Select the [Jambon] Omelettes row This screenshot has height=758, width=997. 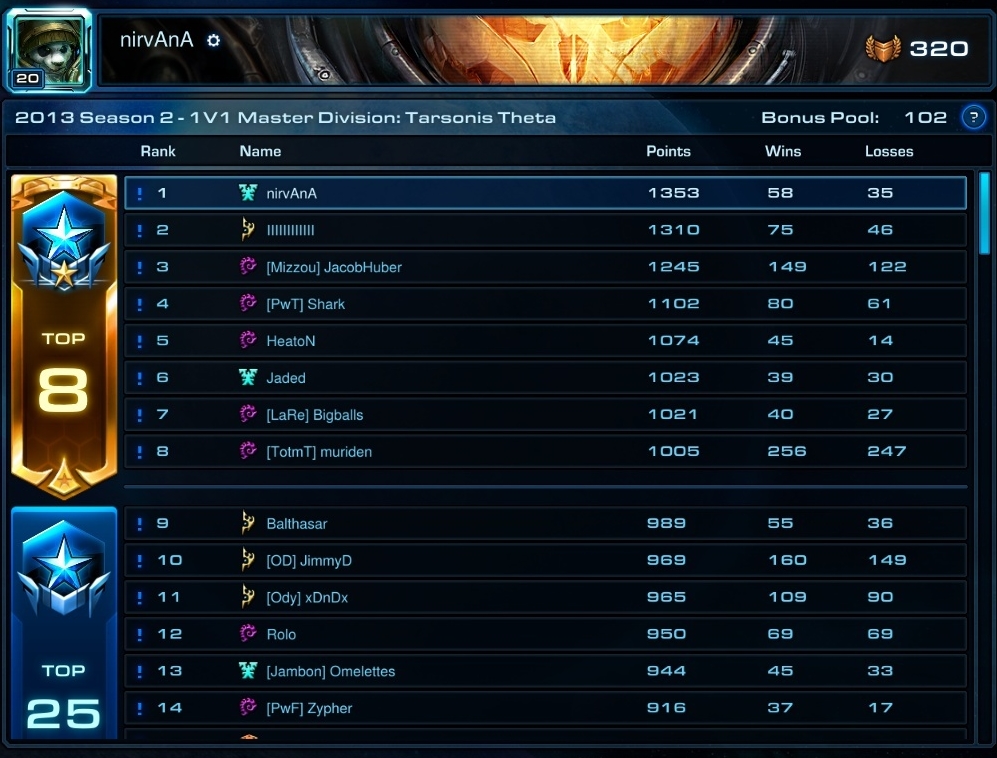point(545,671)
